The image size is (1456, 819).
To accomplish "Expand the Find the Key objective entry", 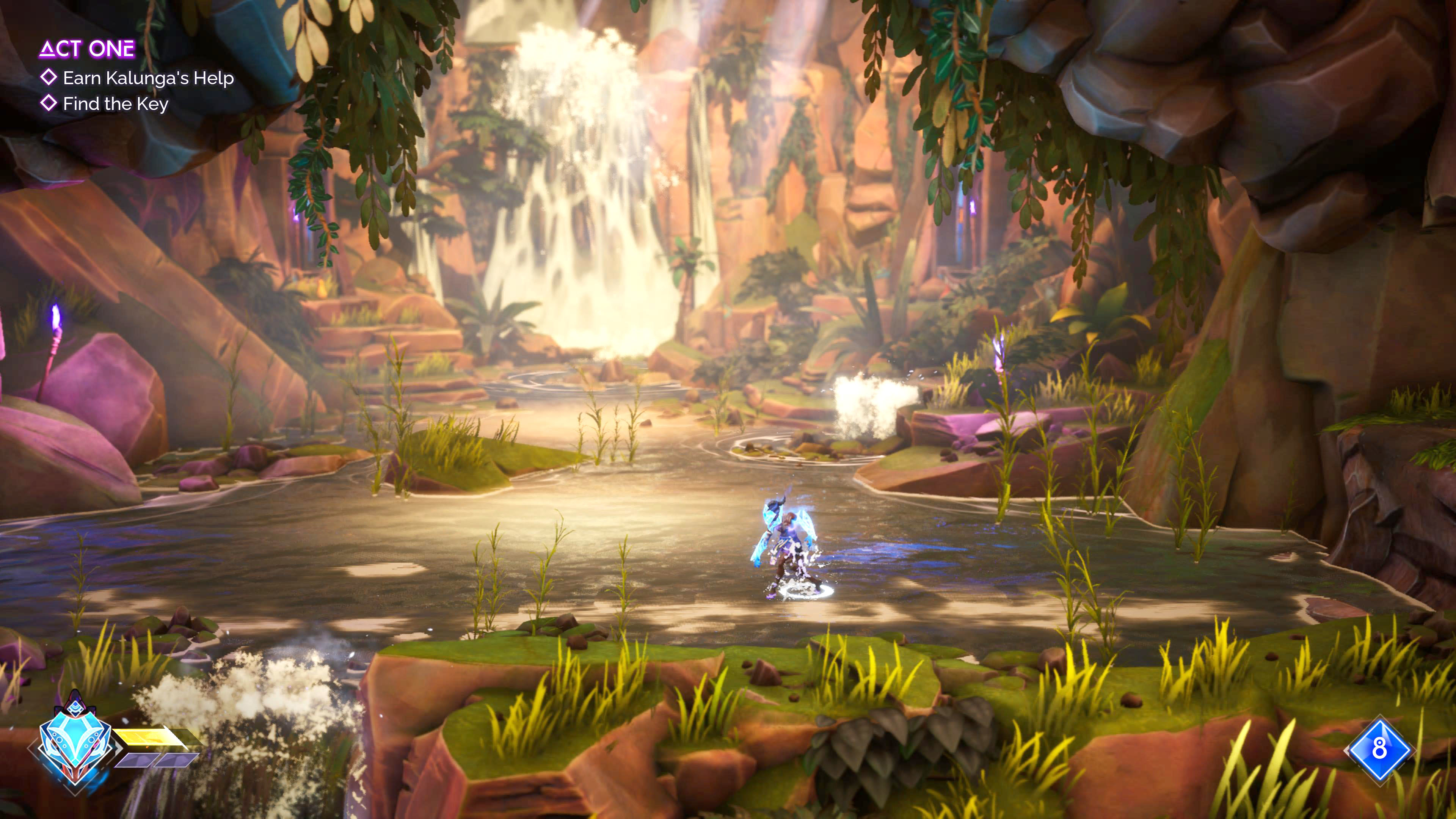I will [x=116, y=106].
